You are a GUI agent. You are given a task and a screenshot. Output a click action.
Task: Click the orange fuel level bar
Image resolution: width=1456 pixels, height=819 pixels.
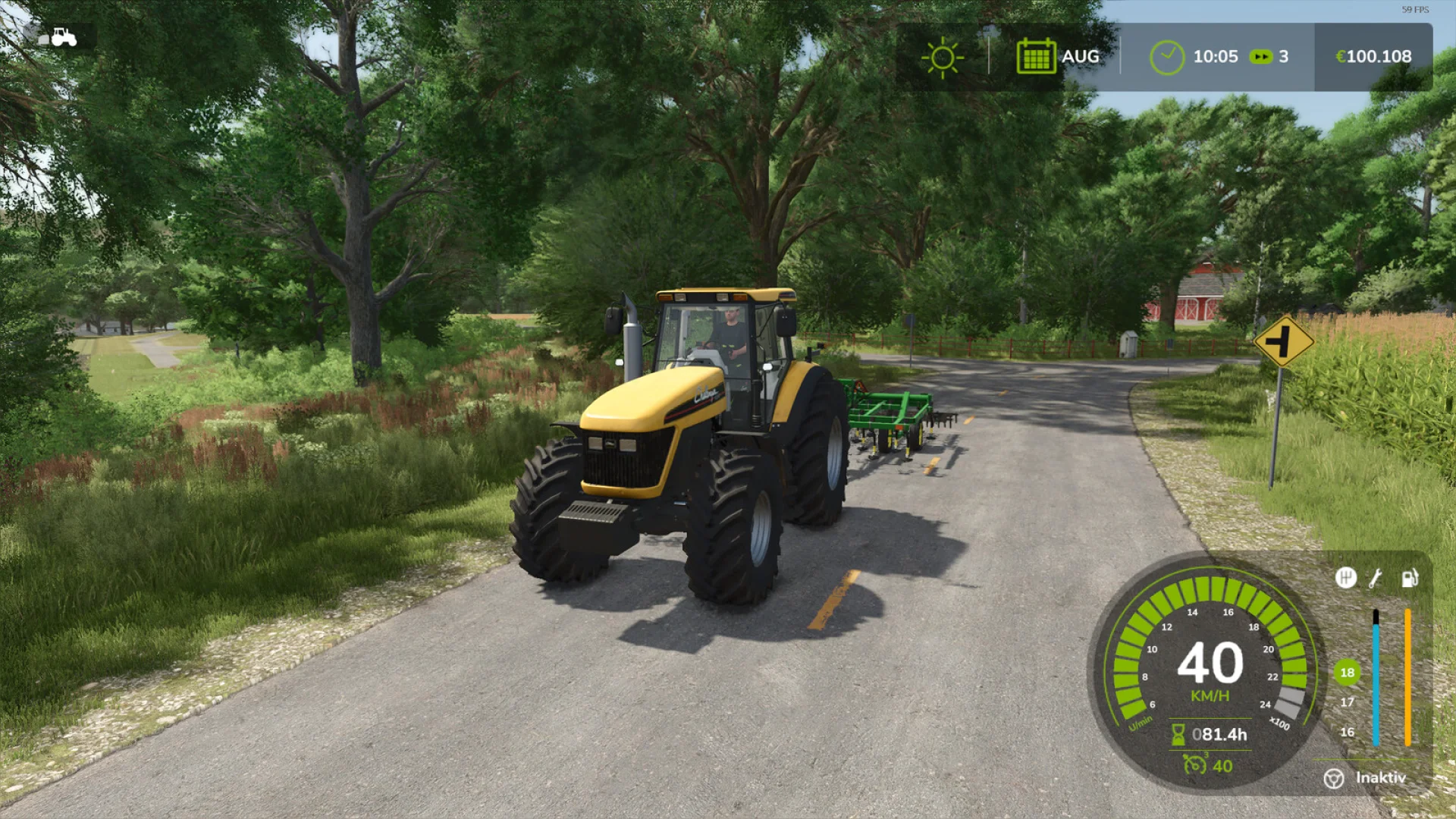click(x=1407, y=676)
